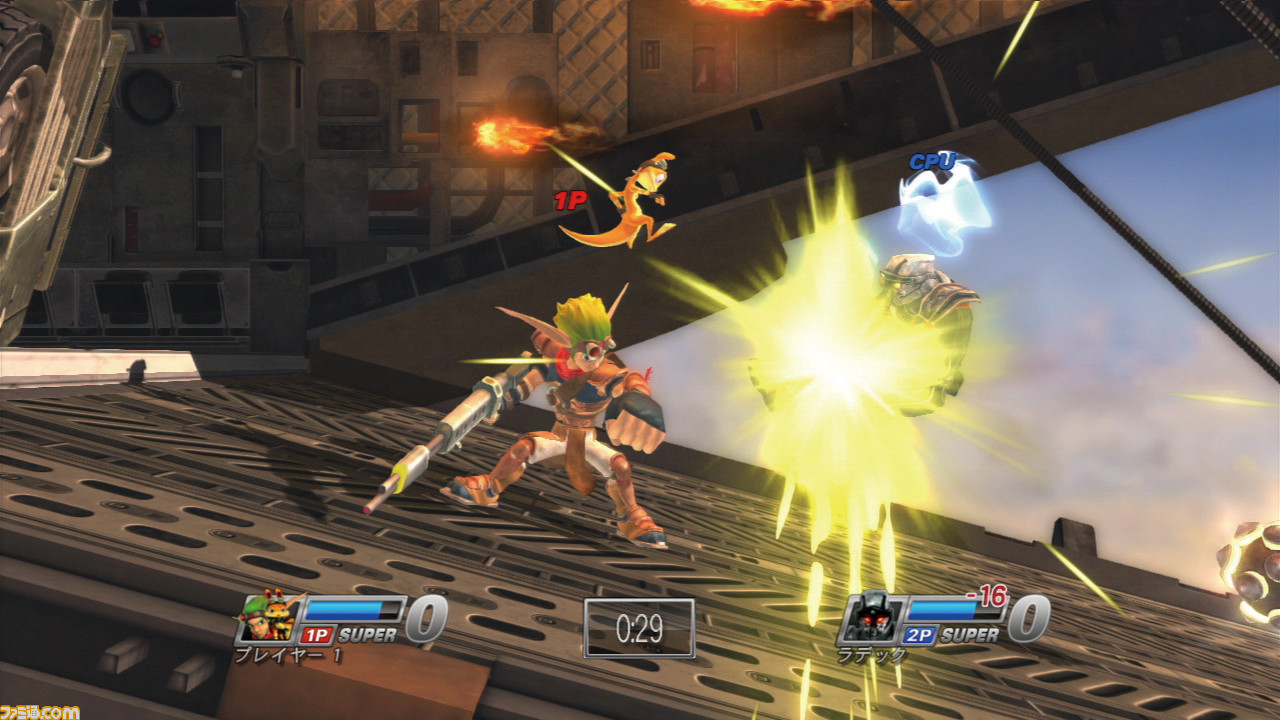Image resolution: width=1280 pixels, height=720 pixels.
Task: Click the Famitsu.com watermark logo
Action: click(x=40, y=710)
